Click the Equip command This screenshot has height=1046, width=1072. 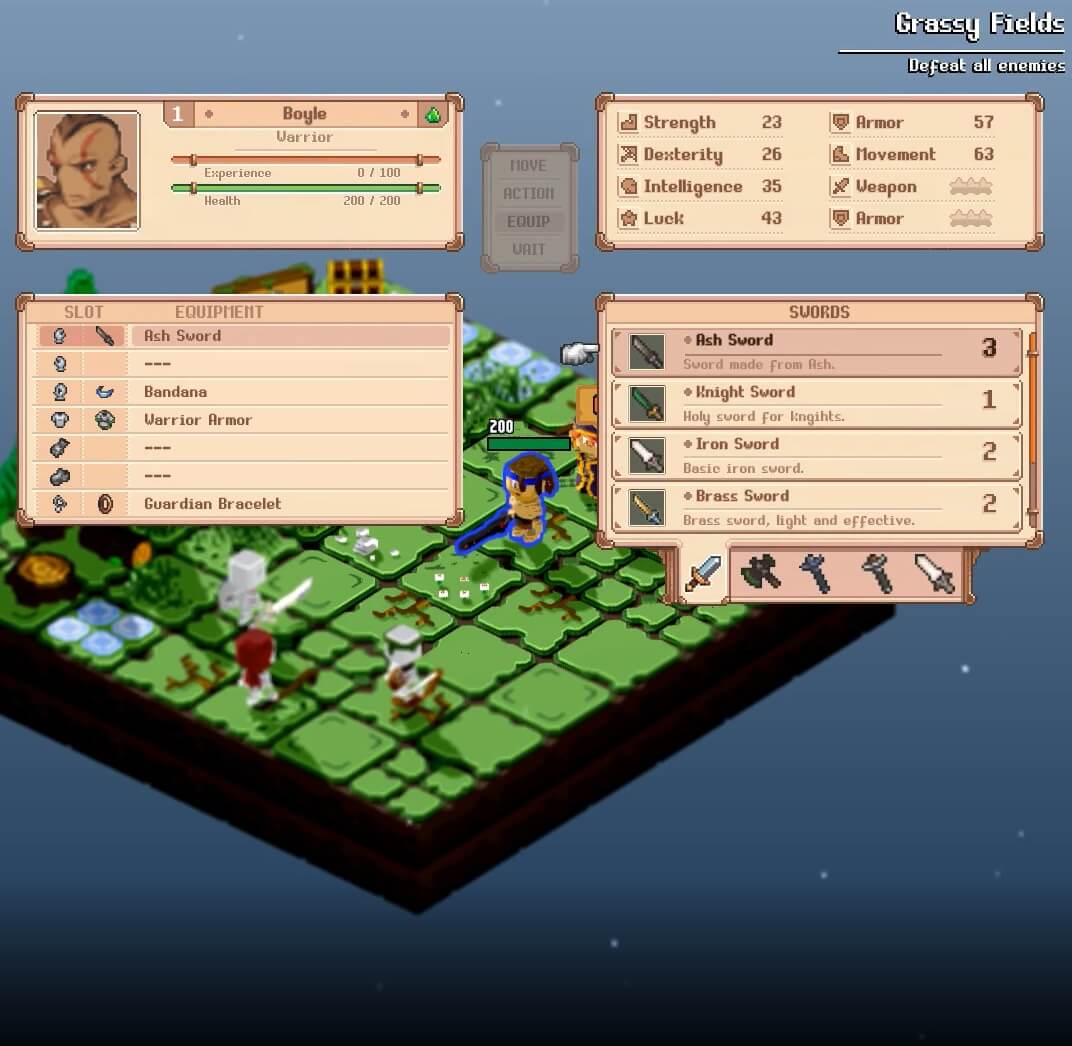click(x=529, y=222)
